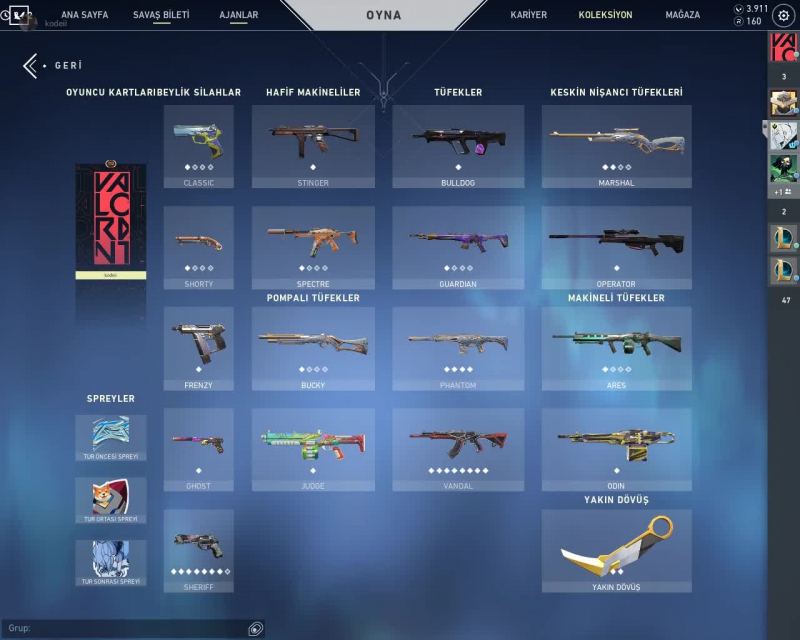Screen dimensions: 800x640
Task: Choose the Sheriff revolver tile
Action: (198, 550)
